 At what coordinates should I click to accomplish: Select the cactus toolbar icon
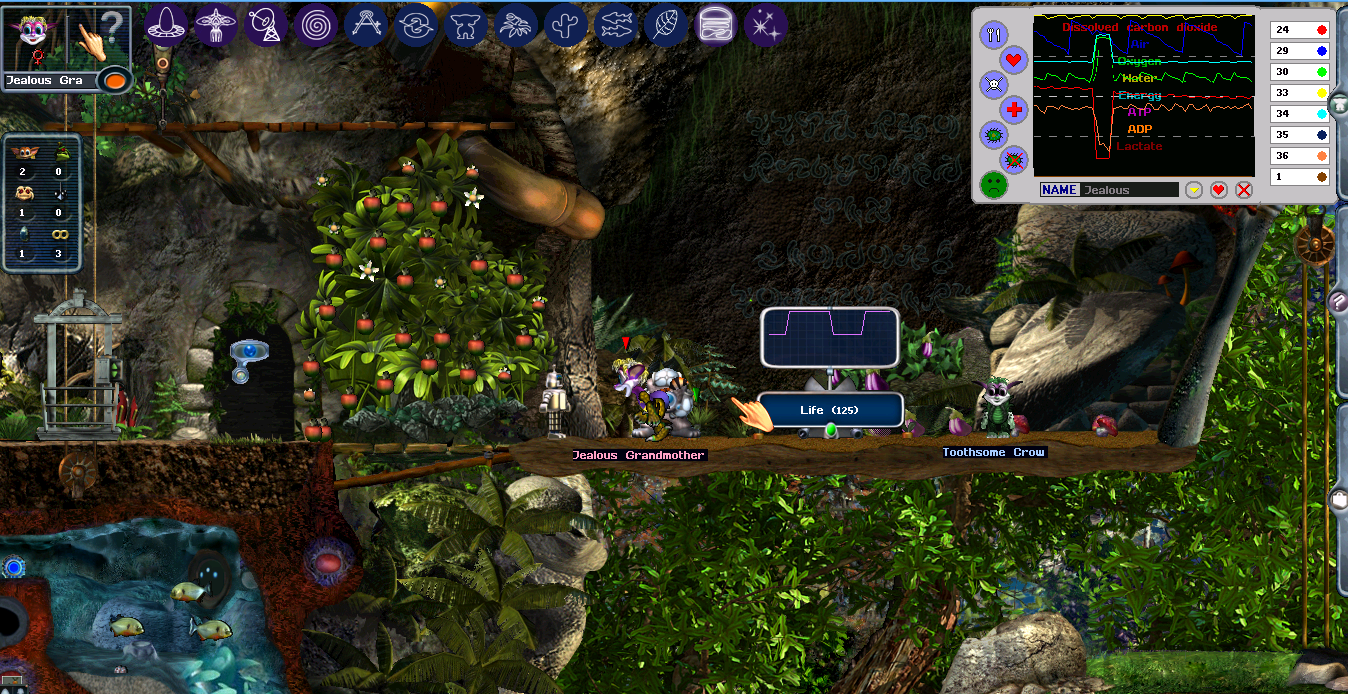(x=566, y=25)
